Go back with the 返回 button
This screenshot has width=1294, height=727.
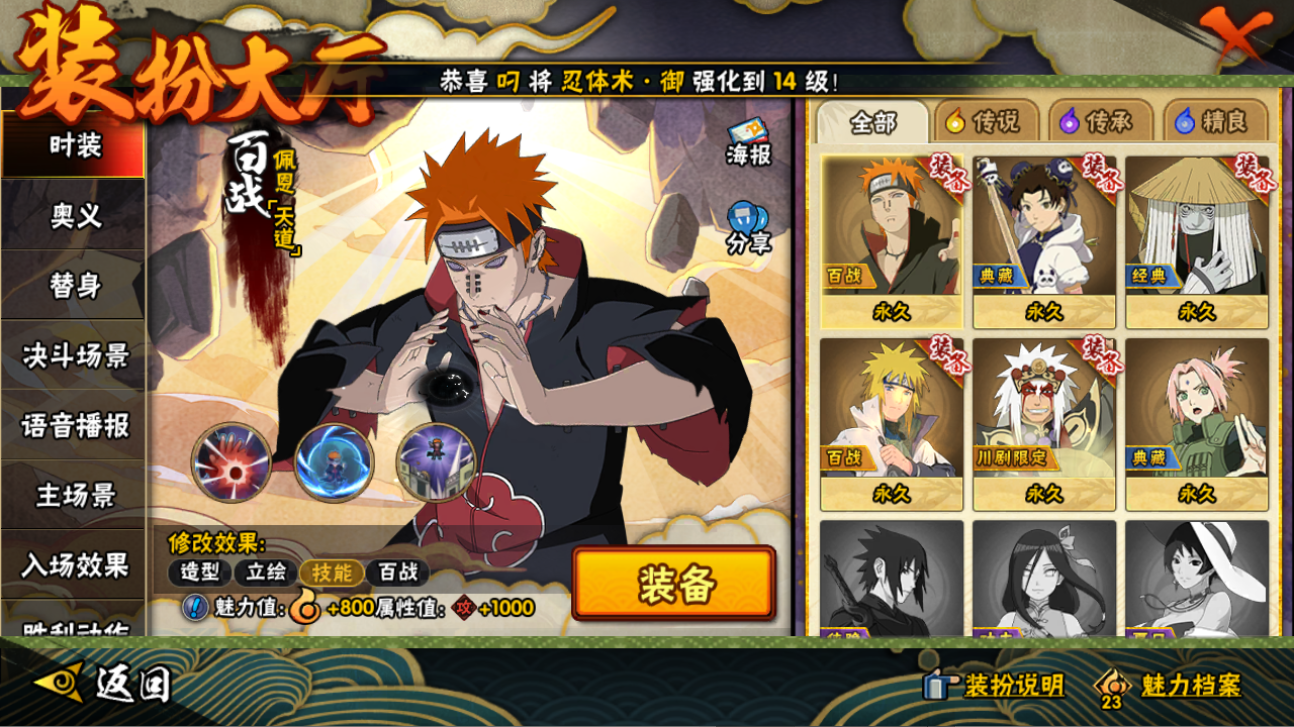pyautogui.click(x=105, y=684)
